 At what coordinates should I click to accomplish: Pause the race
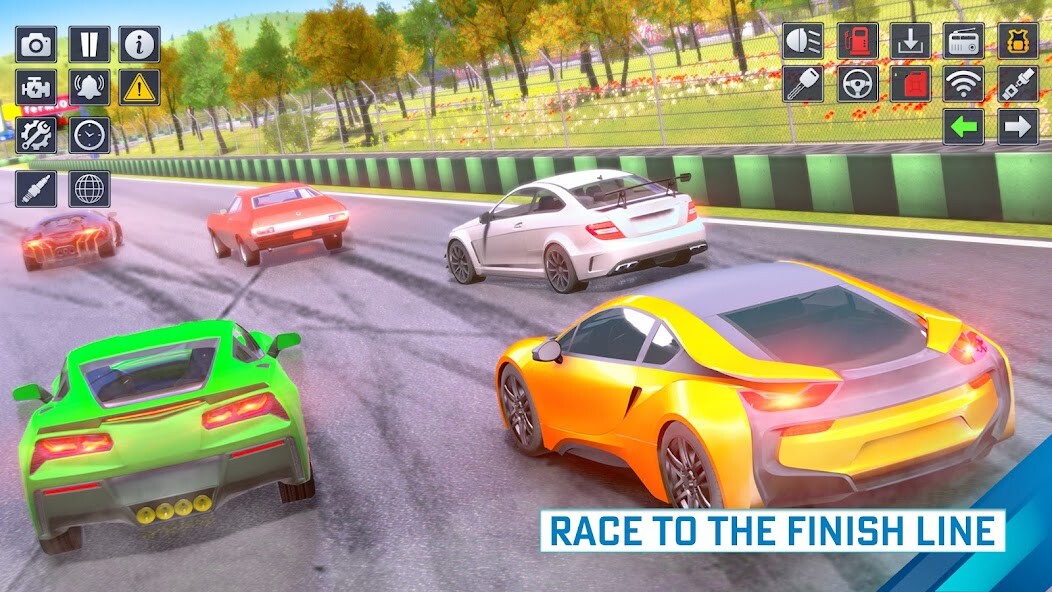click(x=89, y=44)
